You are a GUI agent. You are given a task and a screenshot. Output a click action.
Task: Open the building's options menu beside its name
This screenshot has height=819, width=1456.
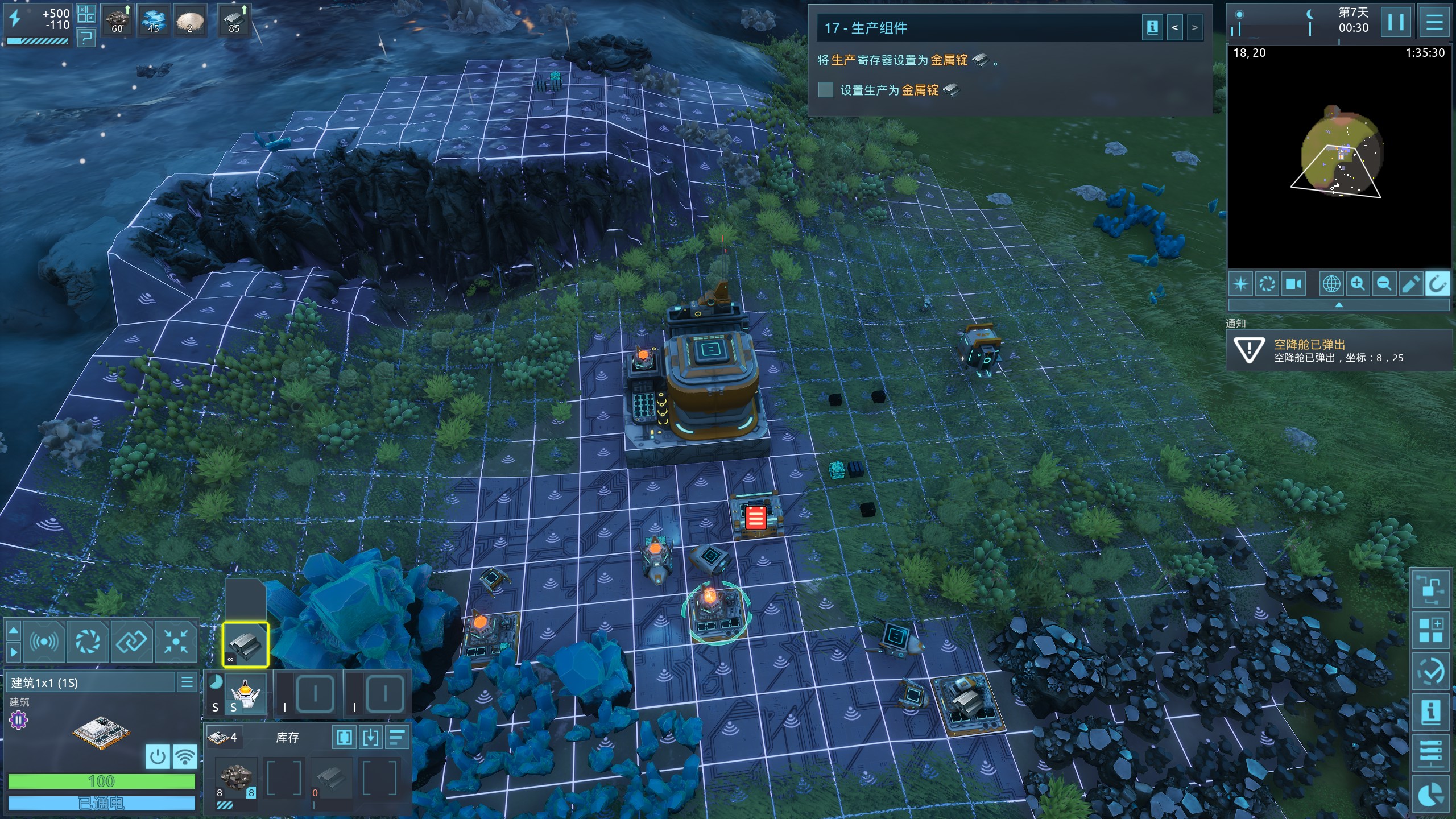coord(187,682)
